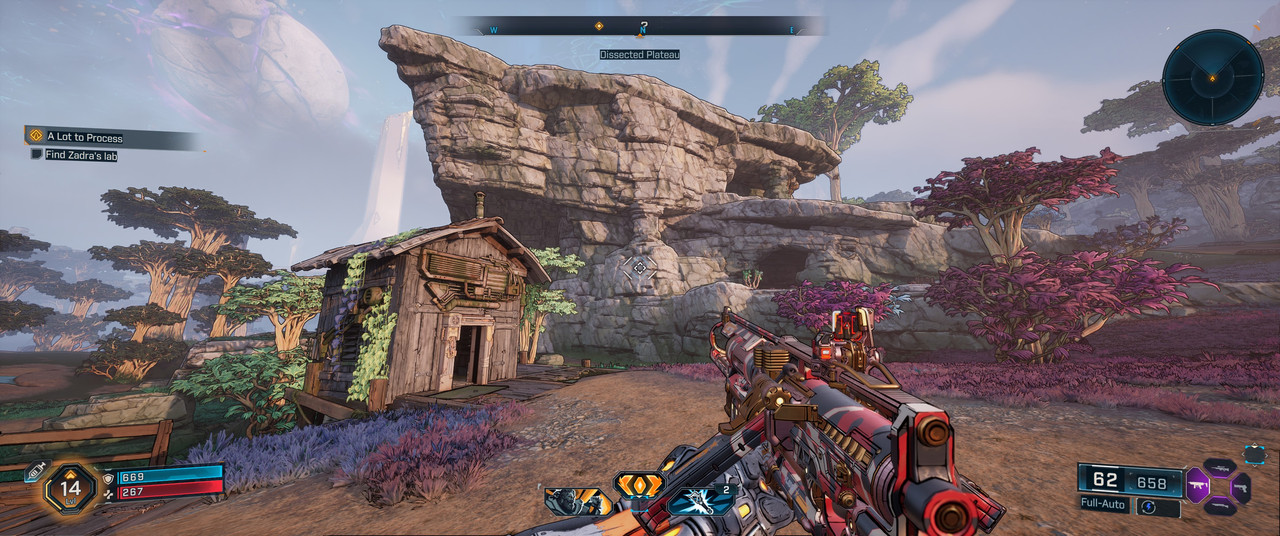Use the syringe repair kit icon
Image resolution: width=1280 pixels, height=536 pixels.
(36, 470)
